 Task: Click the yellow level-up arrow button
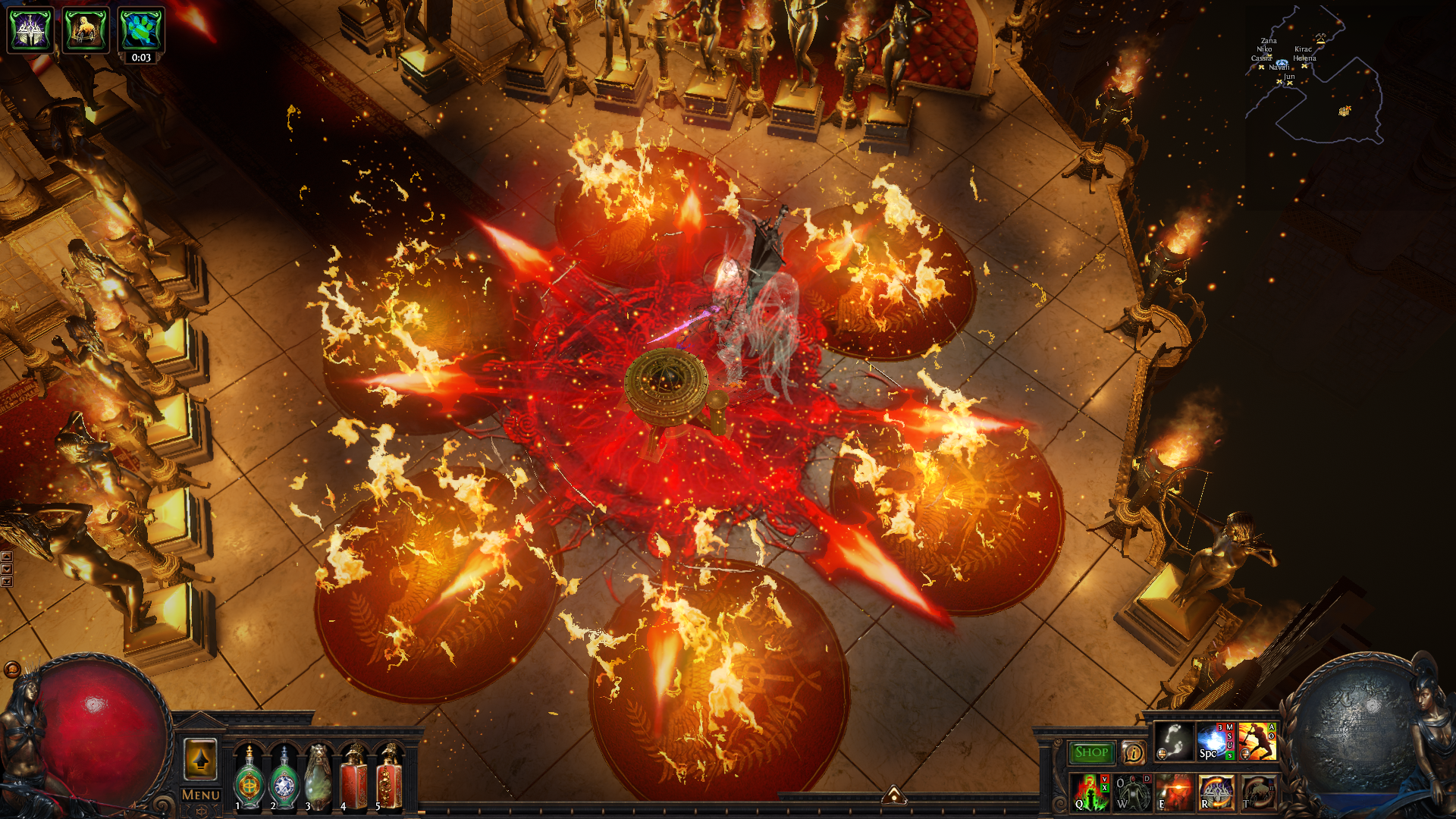tap(200, 758)
